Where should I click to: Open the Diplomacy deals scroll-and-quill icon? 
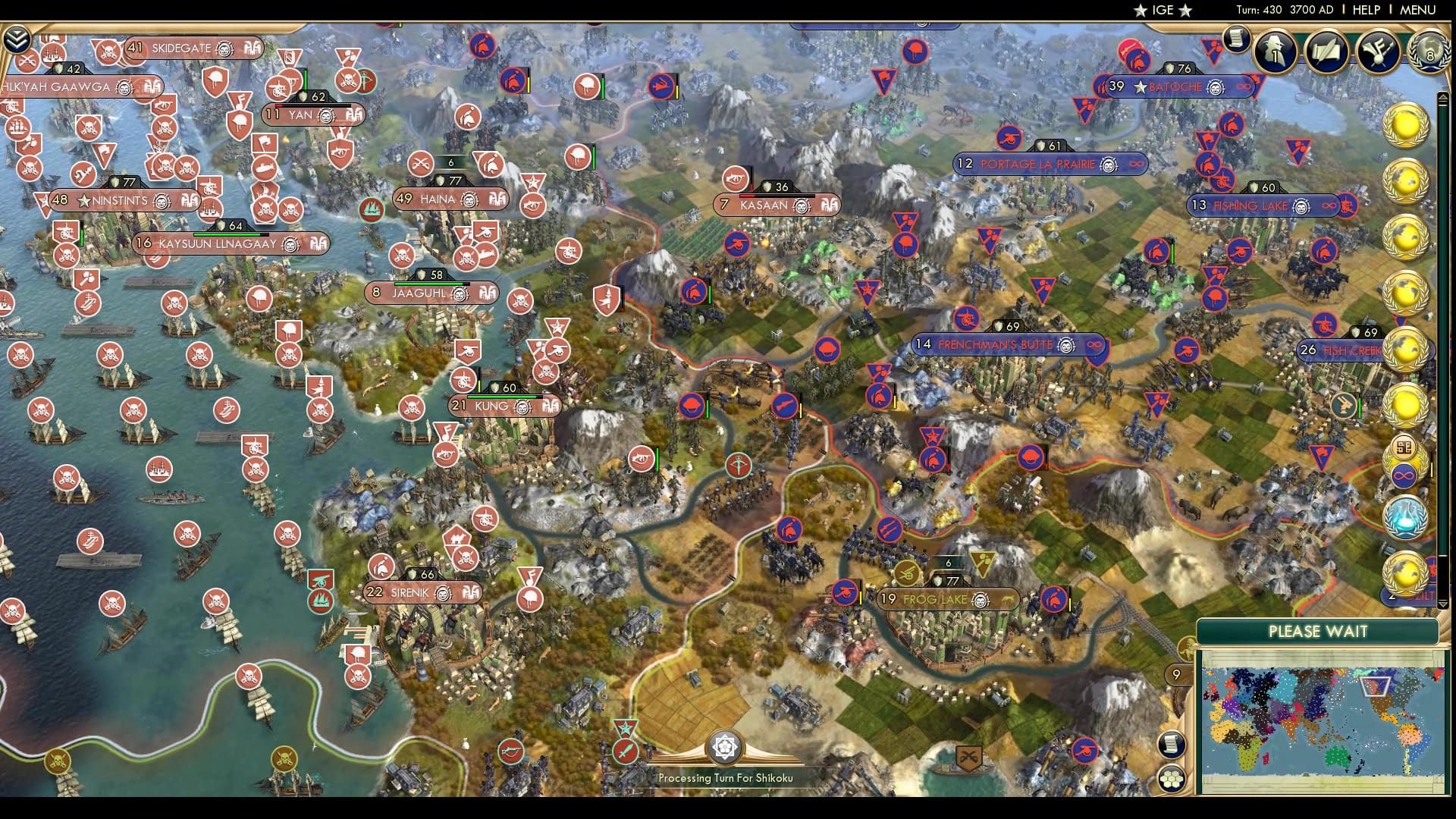[x=1326, y=52]
